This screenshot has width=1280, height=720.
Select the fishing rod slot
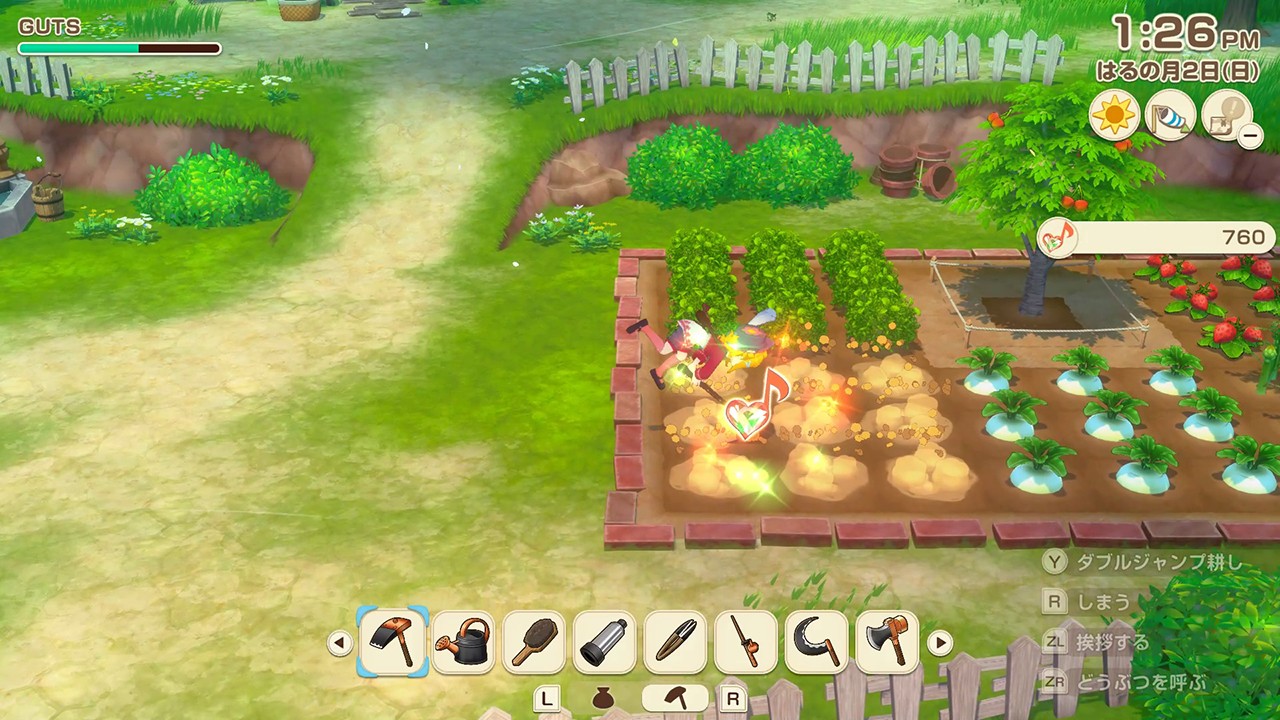coord(746,641)
